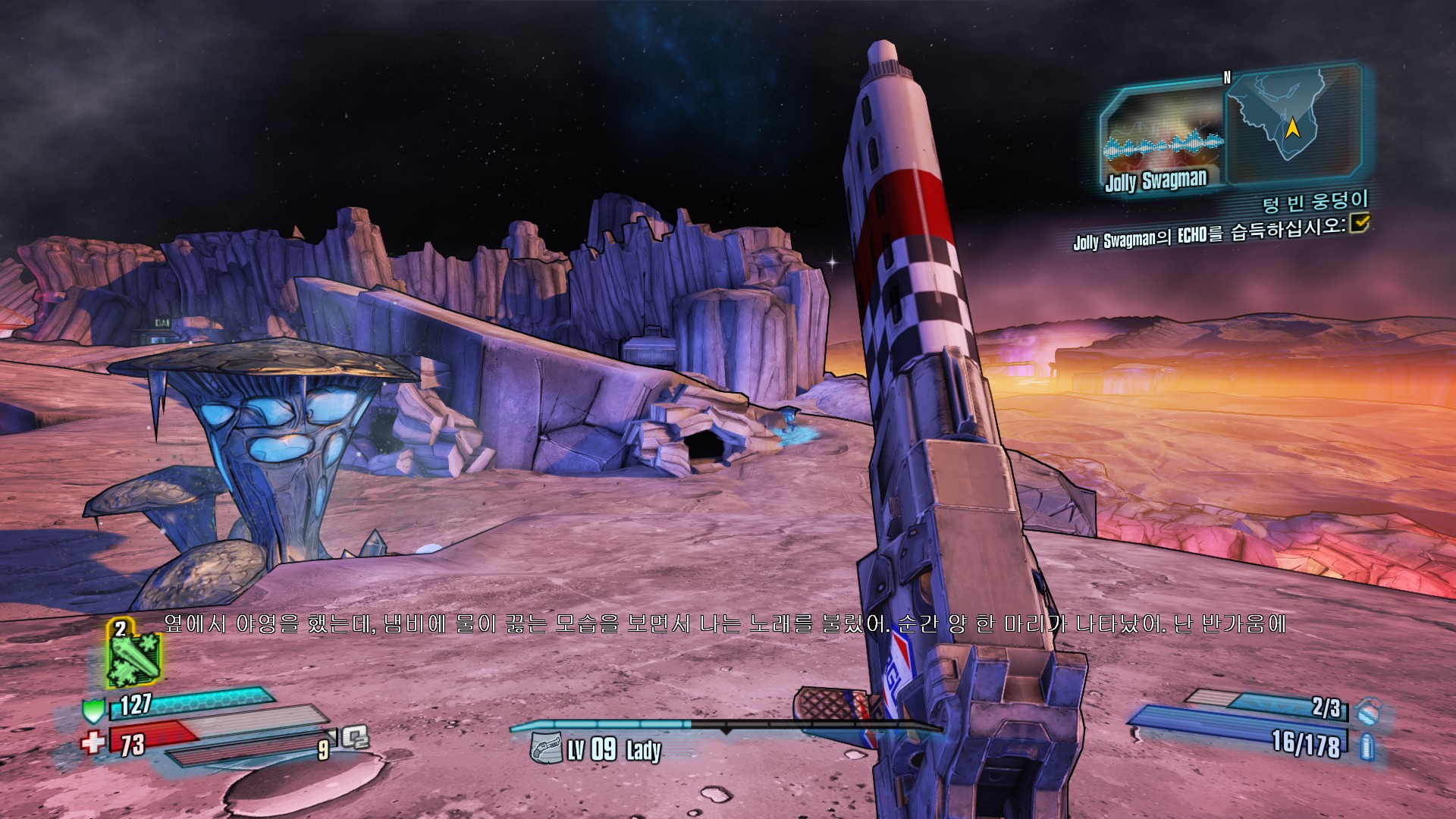
Task: Click the class mod icon beside LV 09
Action: (x=544, y=748)
